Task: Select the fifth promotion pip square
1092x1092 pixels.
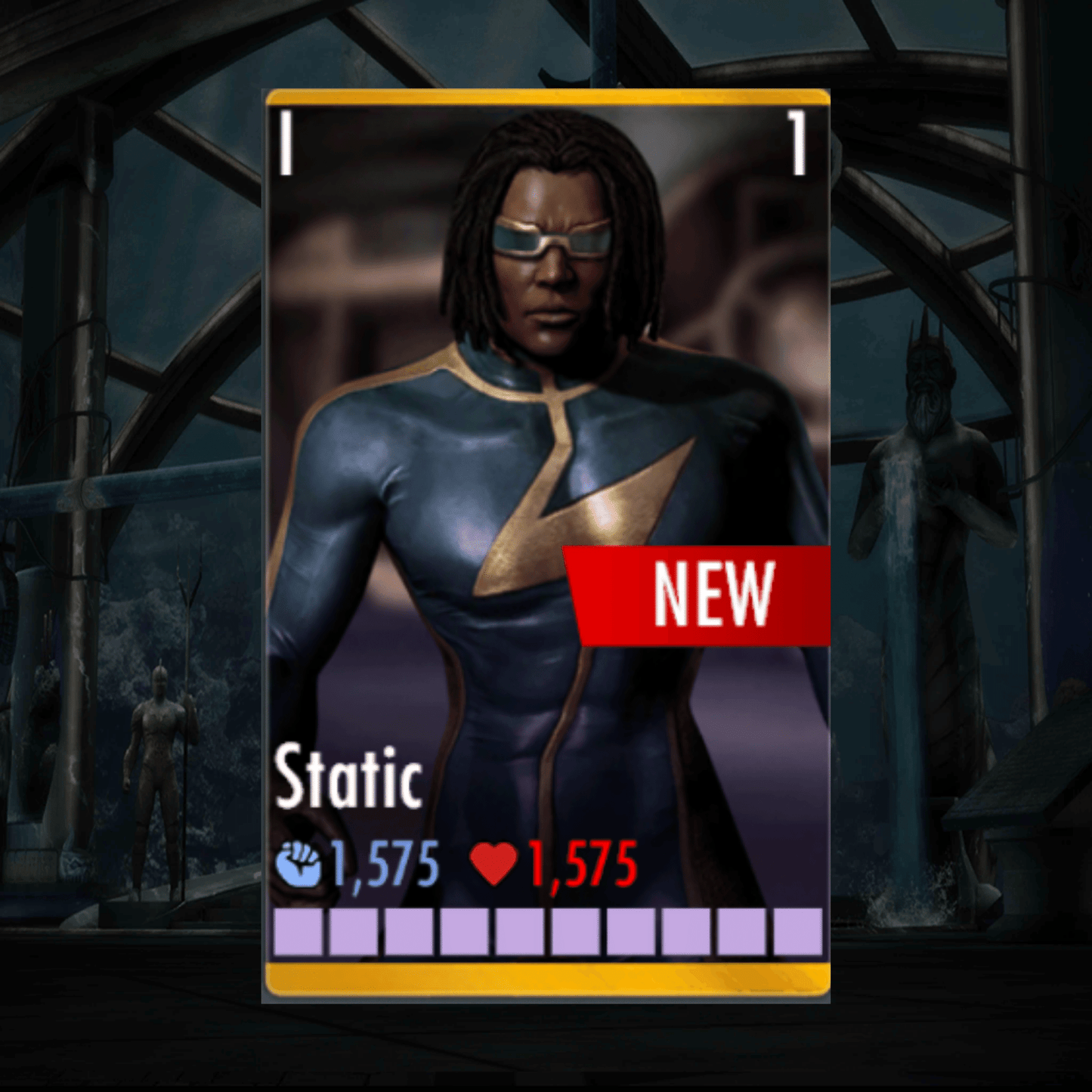Action: pyautogui.click(x=518, y=933)
